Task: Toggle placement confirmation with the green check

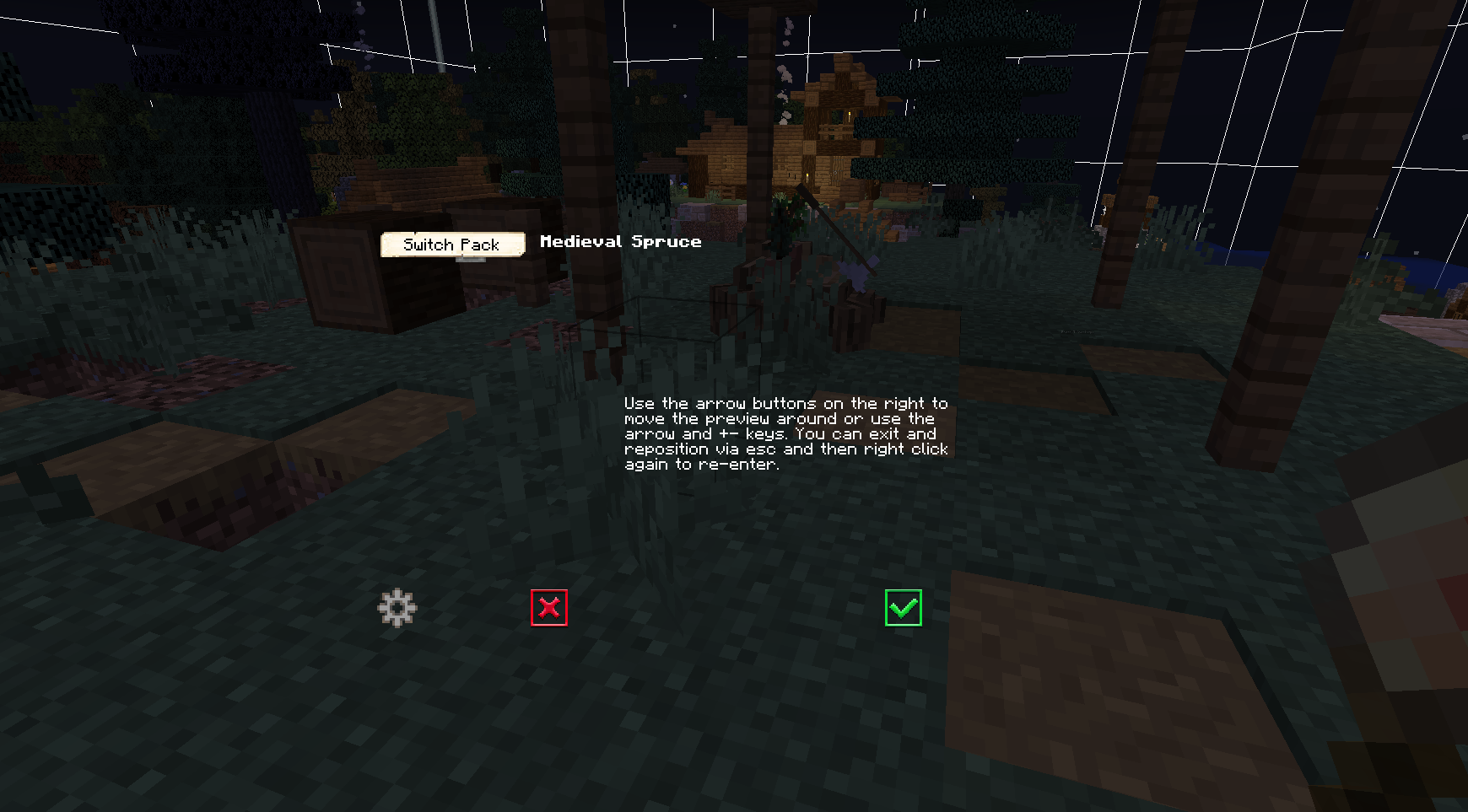Action: [903, 608]
